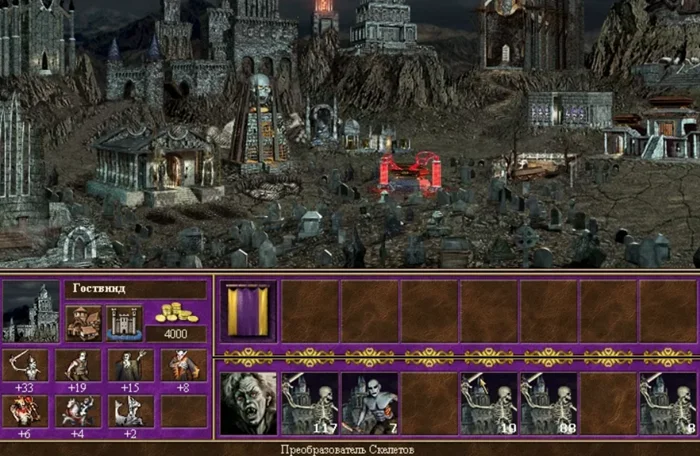Screen dimensions: 700x456
Task: Select the stack of 117 skeletons
Action: (x=309, y=403)
